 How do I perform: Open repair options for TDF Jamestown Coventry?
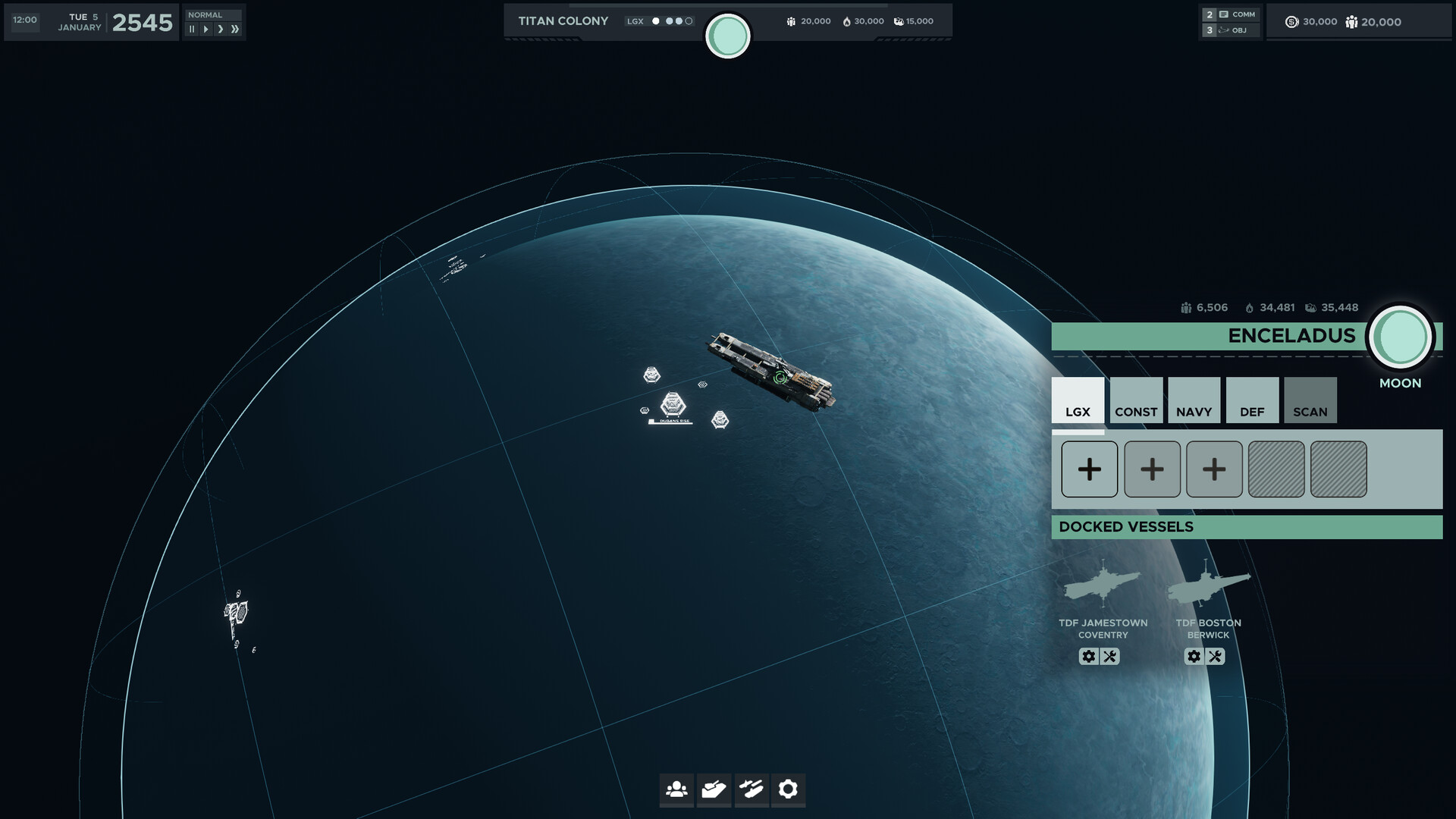point(1111,657)
